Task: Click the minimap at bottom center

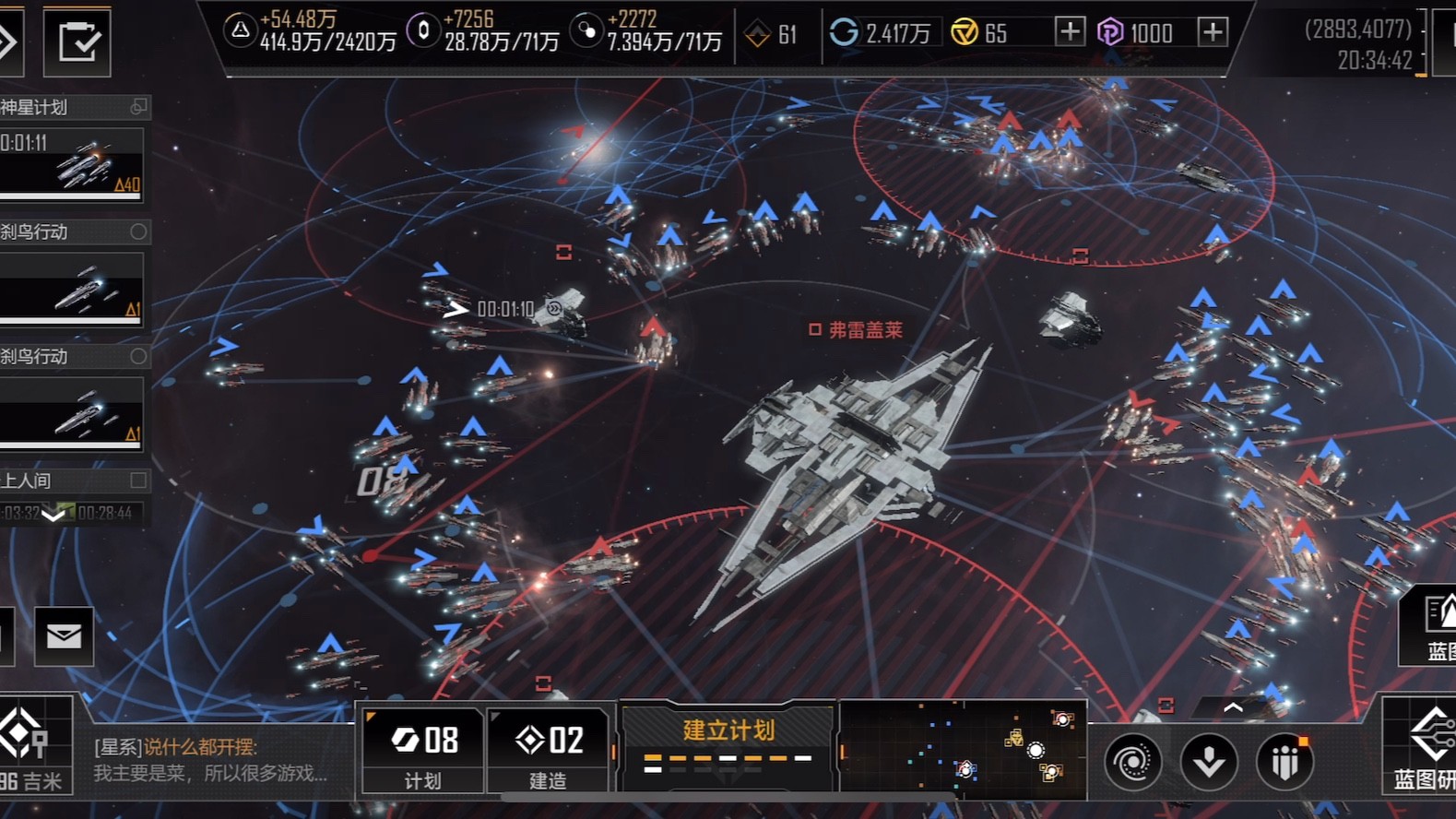Action: [x=964, y=750]
